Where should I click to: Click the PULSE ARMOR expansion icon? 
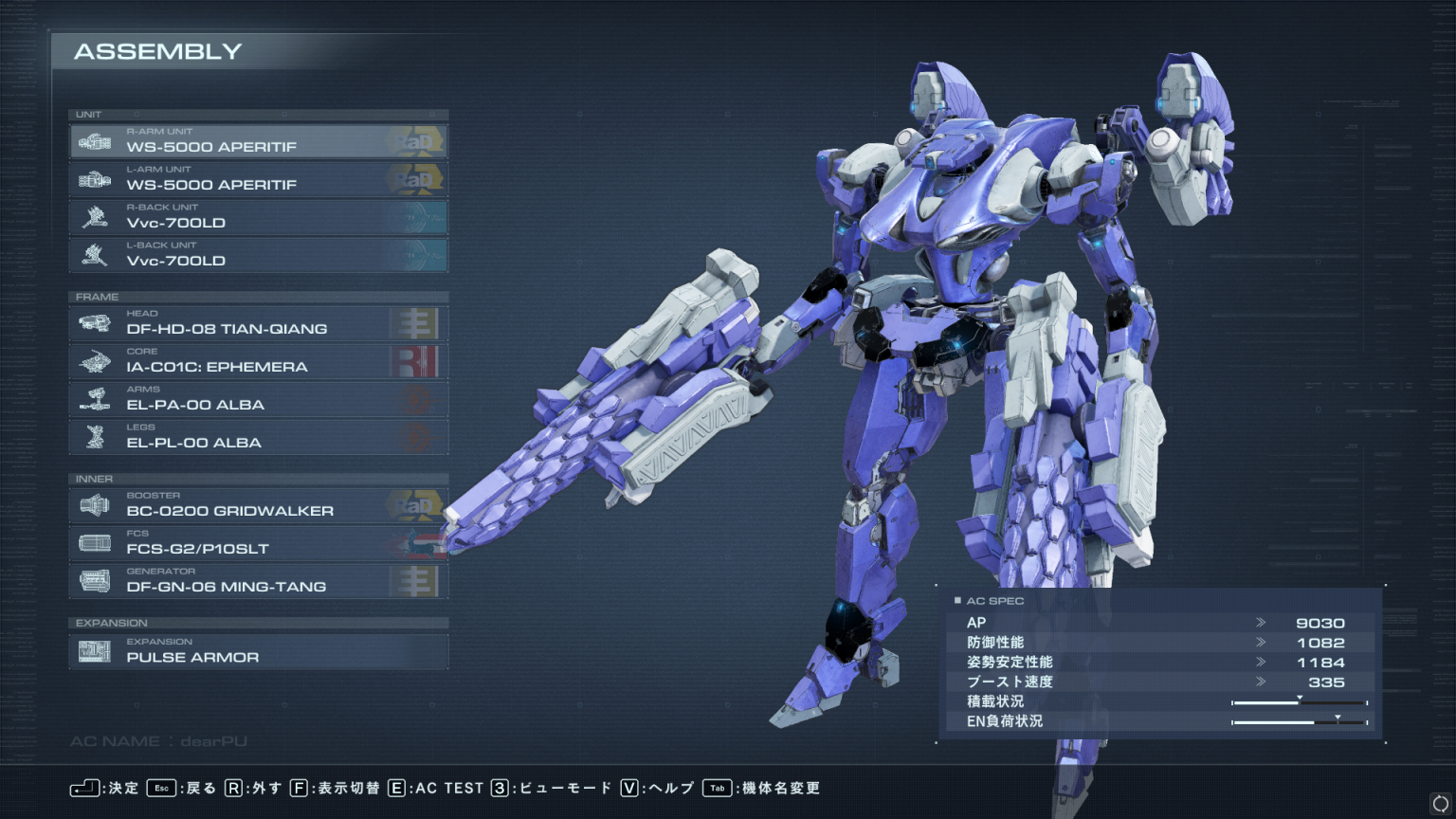click(95, 649)
